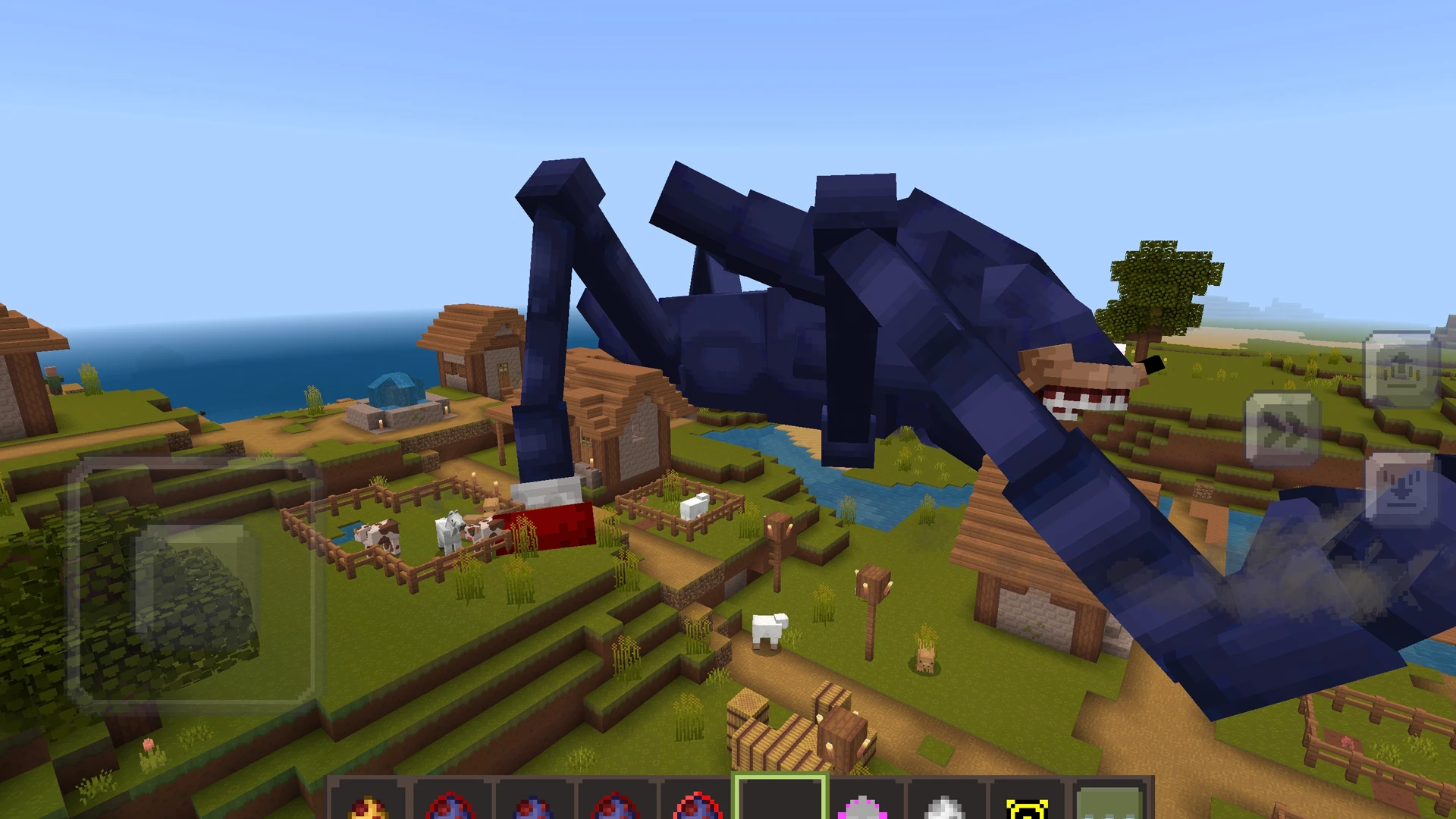Tap the fly up arrow button
This screenshot has height=819, width=1456.
tap(1401, 369)
